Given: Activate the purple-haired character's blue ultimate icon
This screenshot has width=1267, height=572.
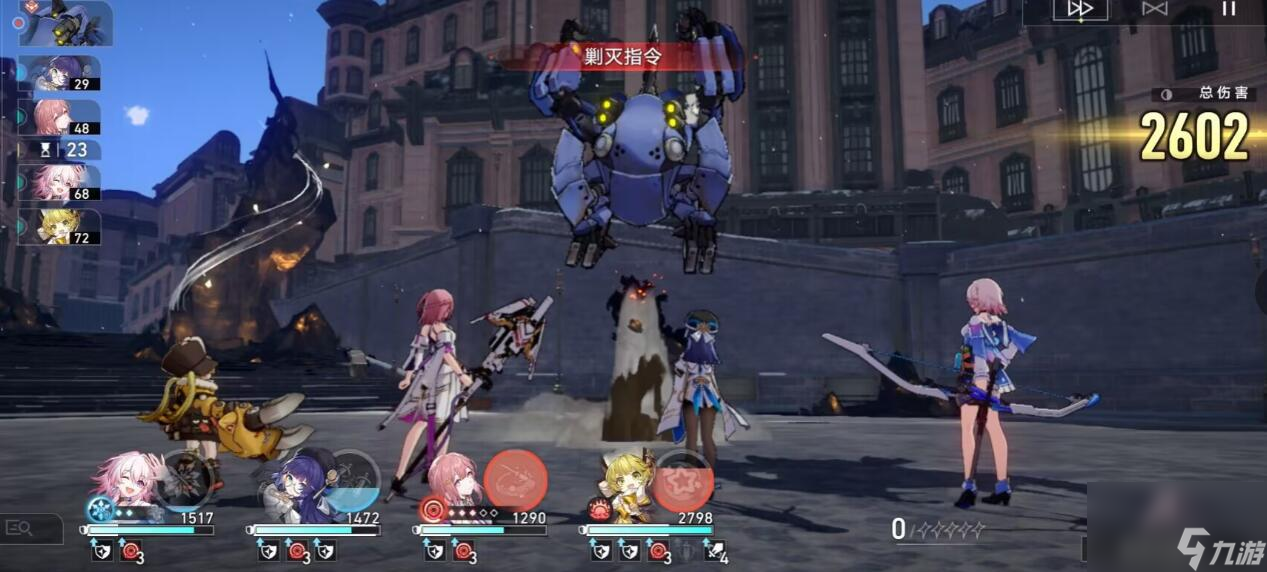Looking at the screenshot, I should pyautogui.click(x=352, y=481).
